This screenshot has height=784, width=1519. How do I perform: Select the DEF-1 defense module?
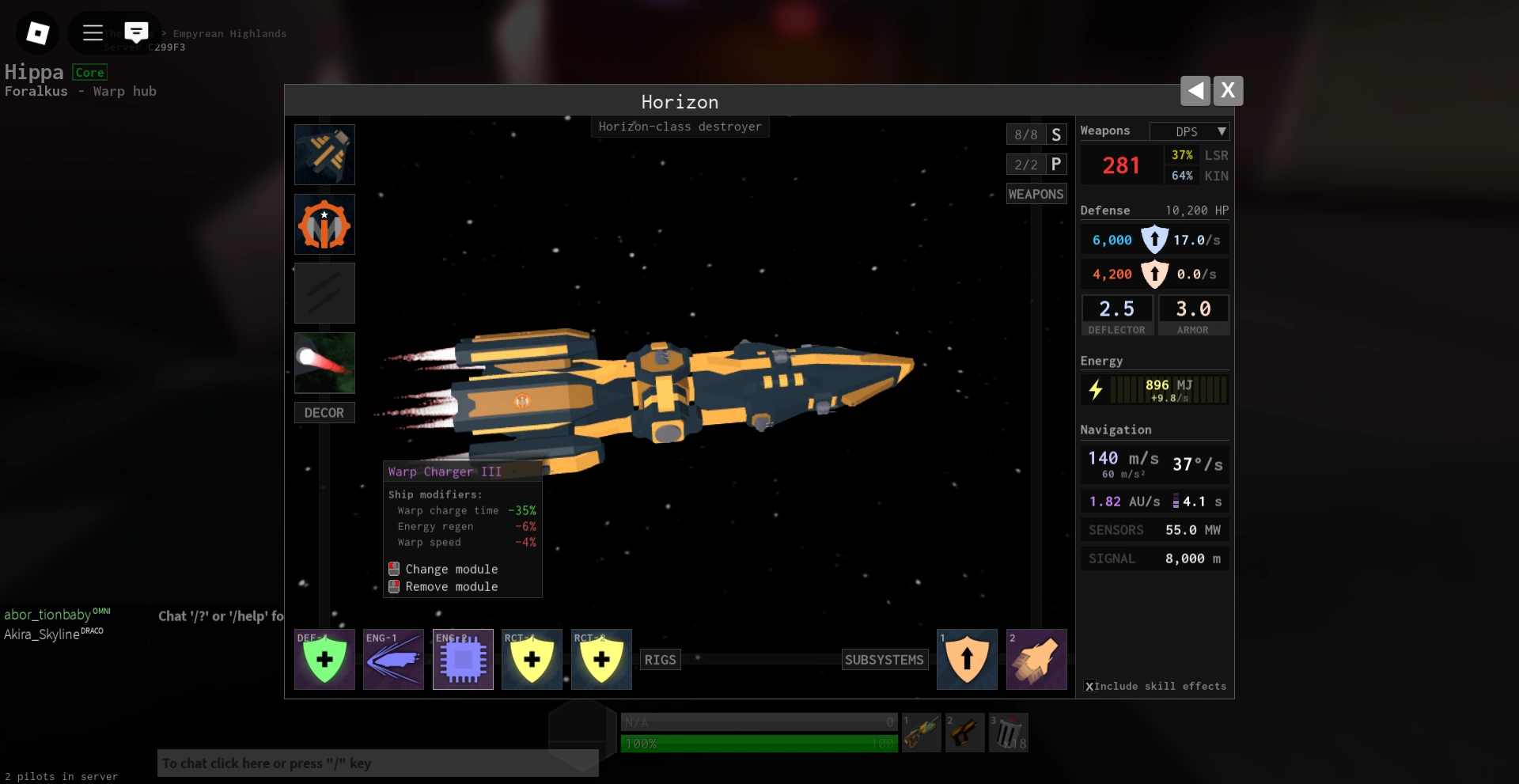(324, 659)
